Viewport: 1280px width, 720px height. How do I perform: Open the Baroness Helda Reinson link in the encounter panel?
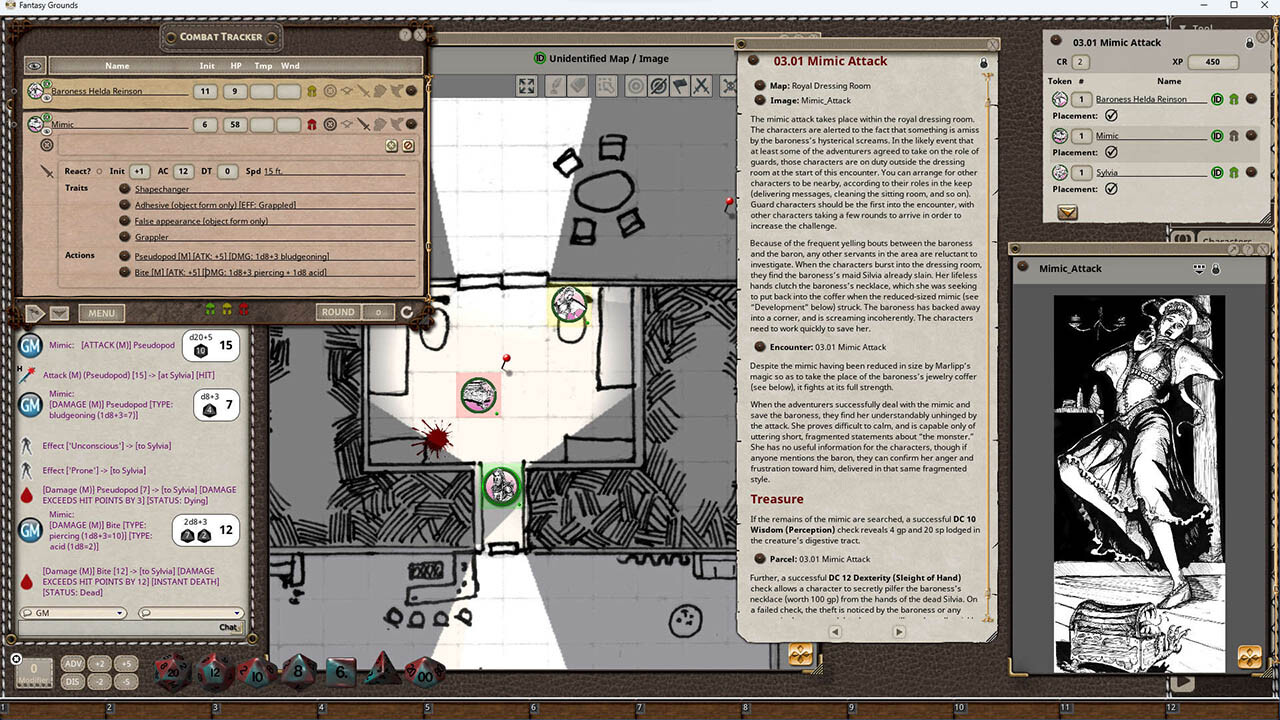pyautogui.click(x=1141, y=99)
